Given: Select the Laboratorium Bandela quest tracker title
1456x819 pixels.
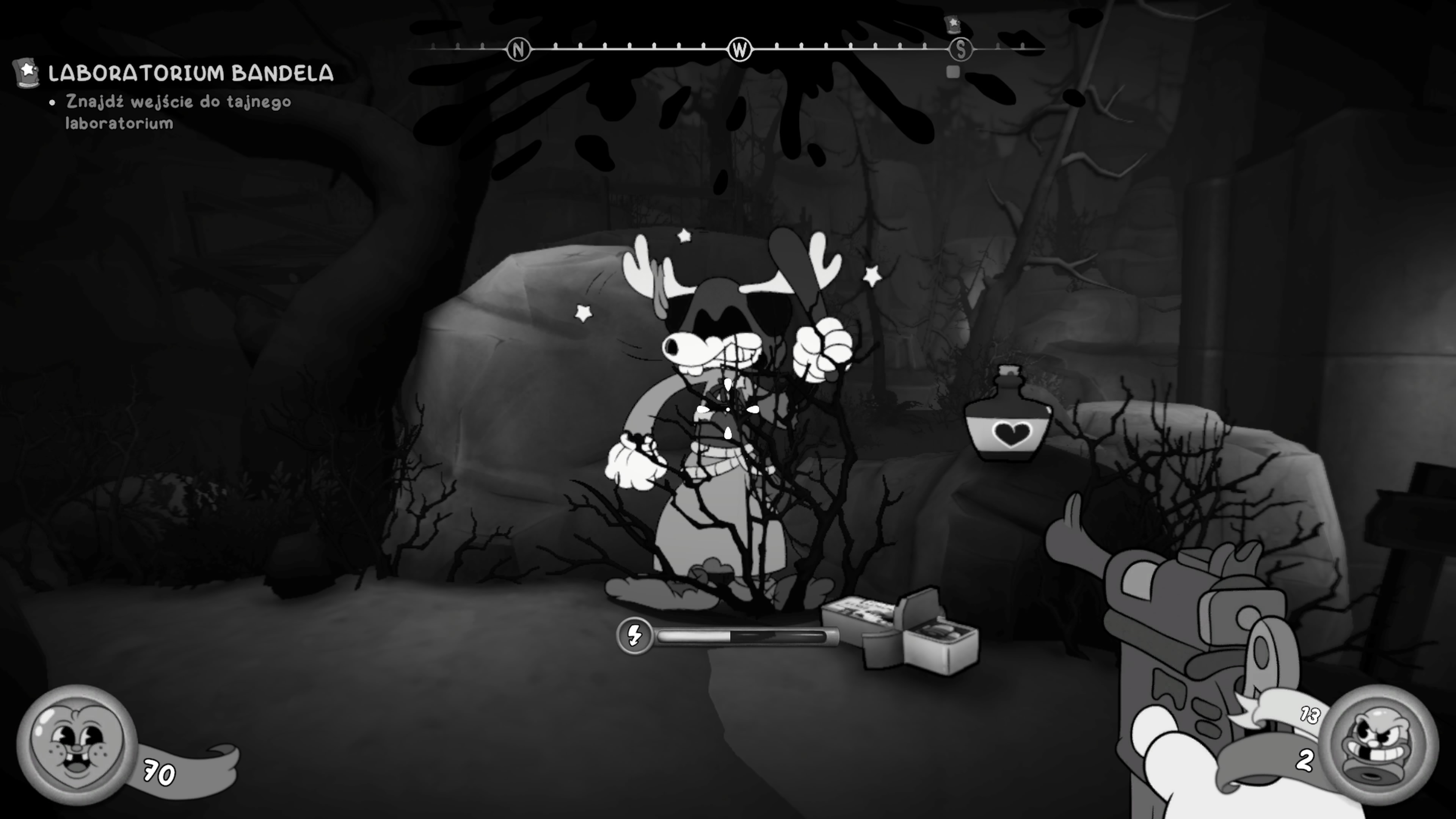Looking at the screenshot, I should coord(190,74).
